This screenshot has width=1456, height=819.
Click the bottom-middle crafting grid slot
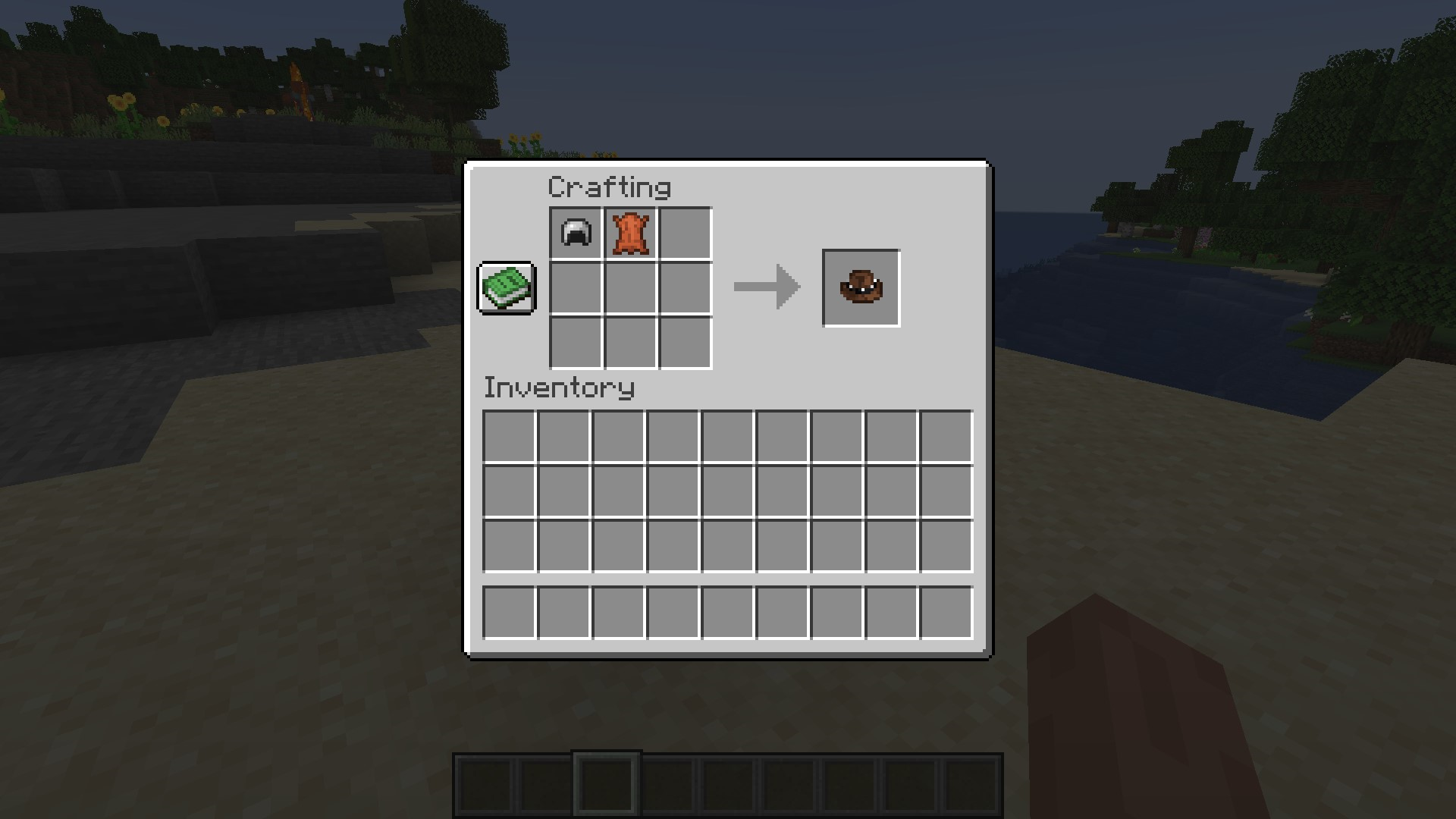click(629, 343)
